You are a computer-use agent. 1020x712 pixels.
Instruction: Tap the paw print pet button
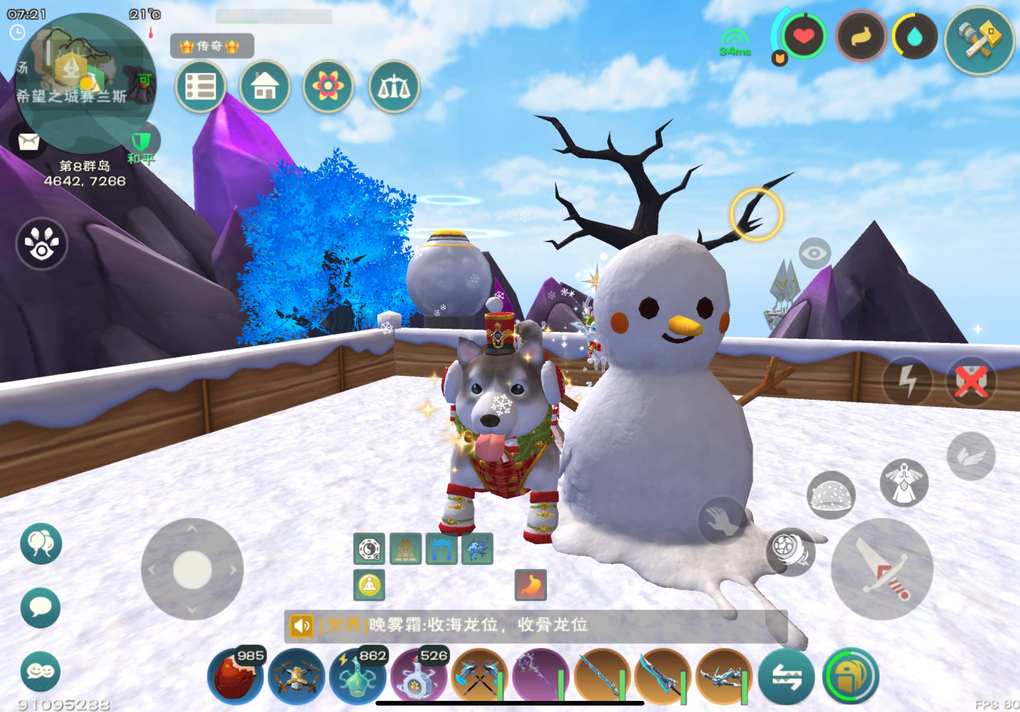pyautogui.click(x=41, y=244)
